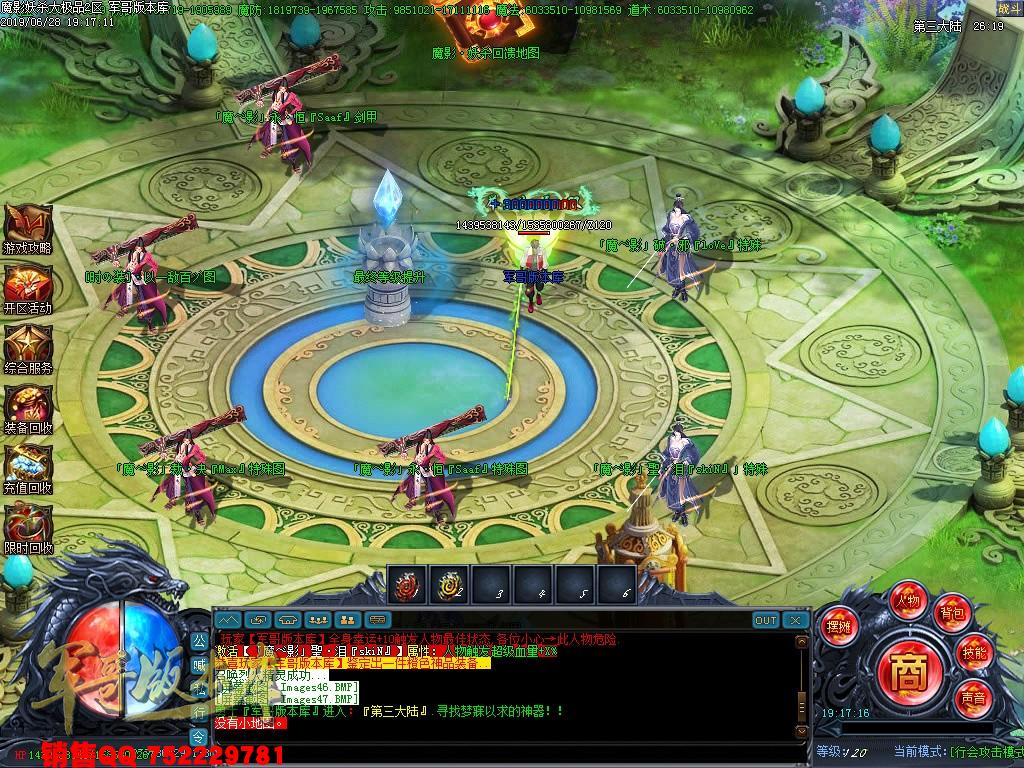Open the 技能 skills panel
Viewport: 1024px width, 768px height.
tap(973, 652)
